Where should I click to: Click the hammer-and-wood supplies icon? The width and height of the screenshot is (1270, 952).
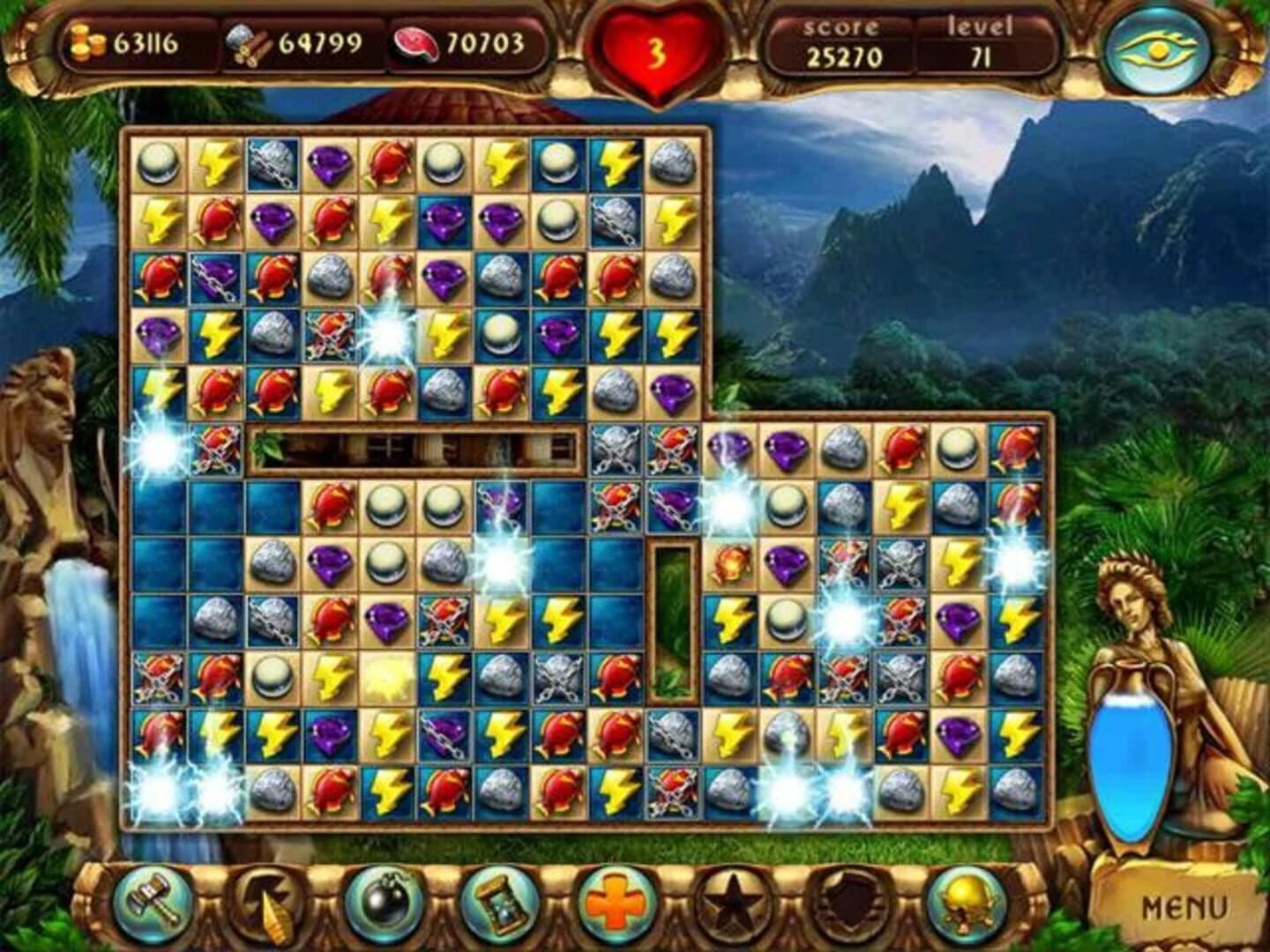point(250,41)
